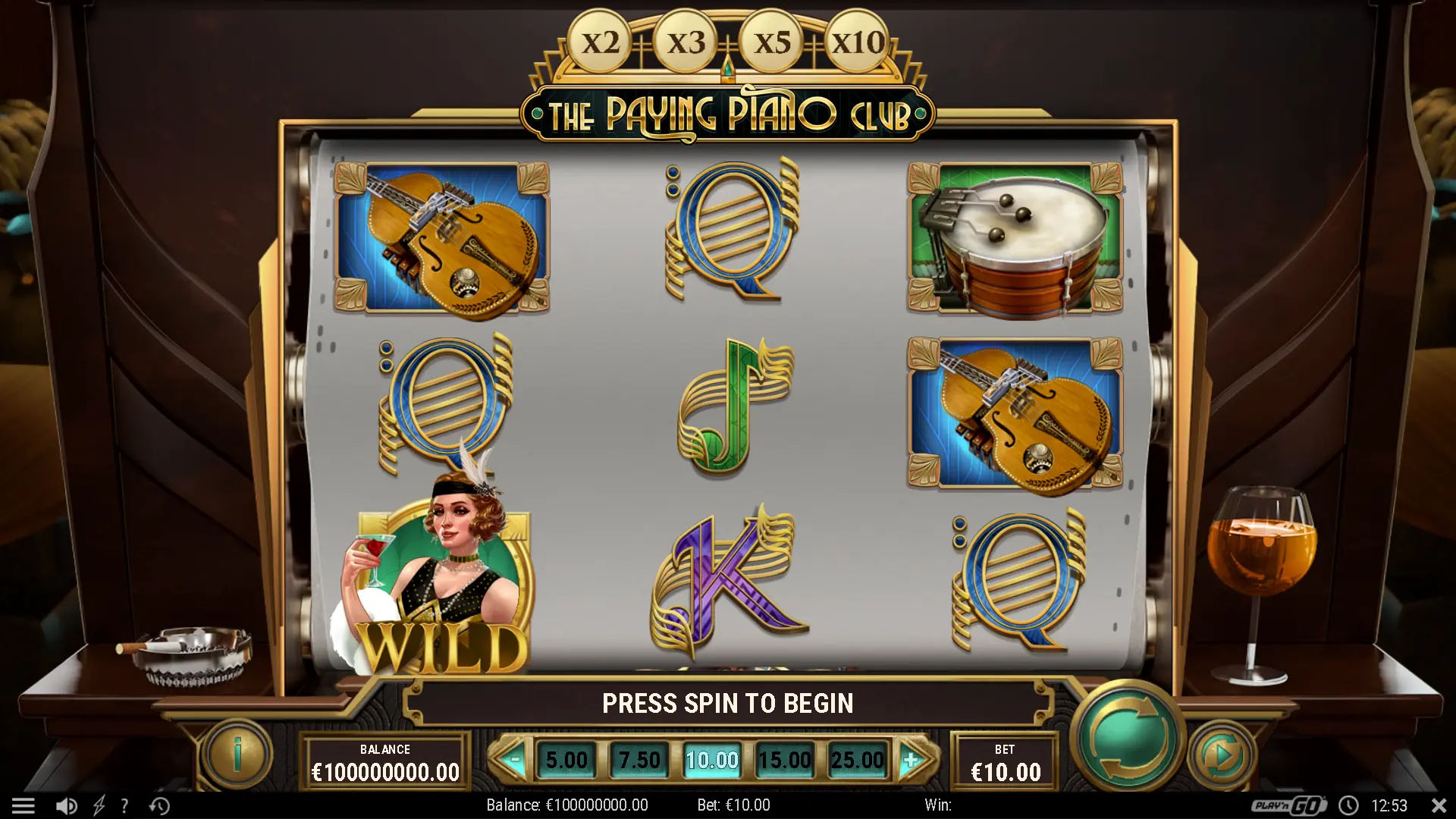Open the hamburger menu in the status bar
Screen dimensions: 1456x819
(x=25, y=805)
